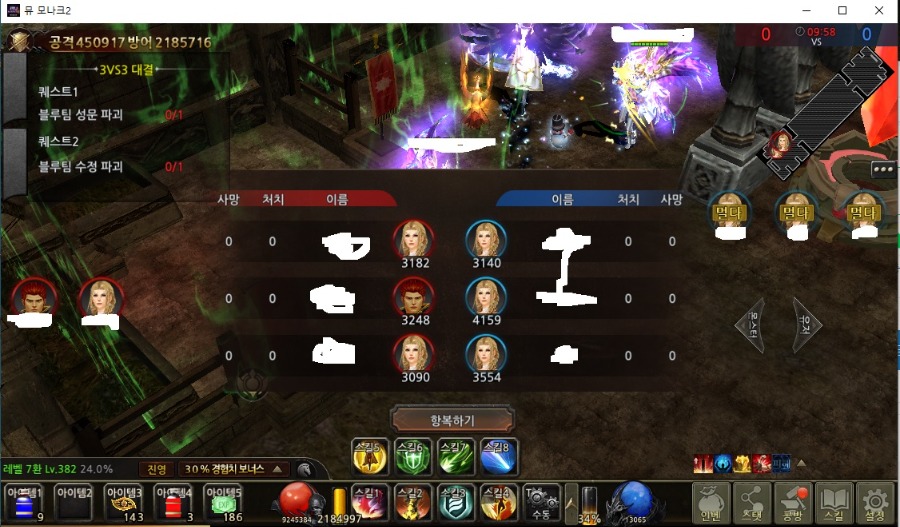The image size is (900, 527).
Task: Click the 진영 formation button
Action: (156, 469)
